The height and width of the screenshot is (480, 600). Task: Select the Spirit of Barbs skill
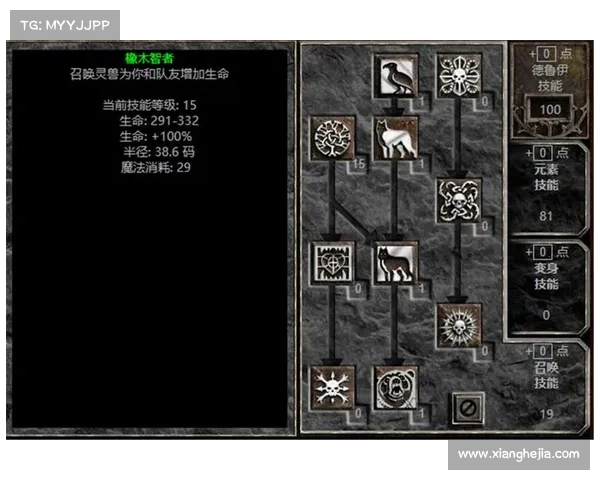pos(331,387)
